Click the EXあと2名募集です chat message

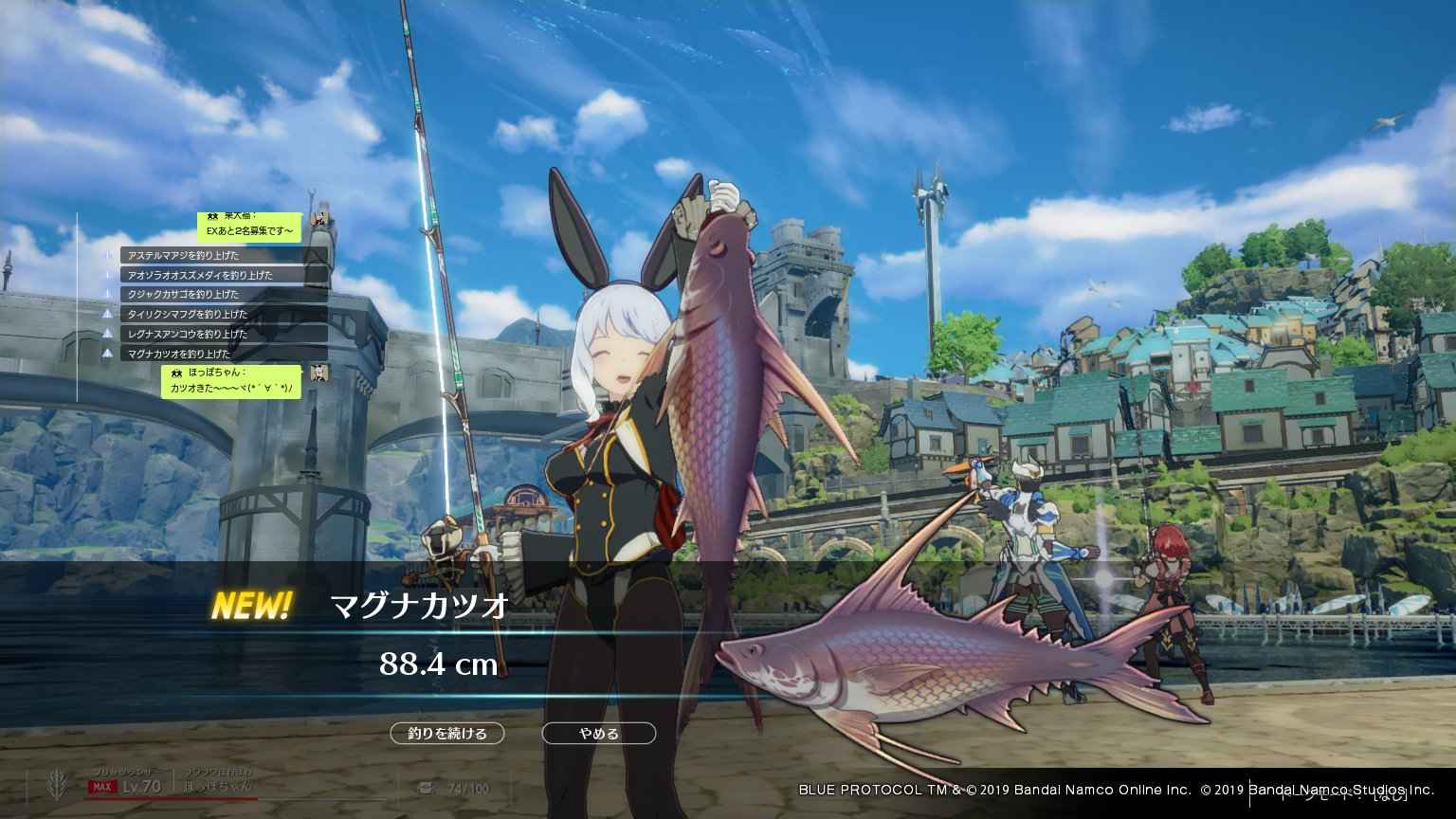[250, 230]
